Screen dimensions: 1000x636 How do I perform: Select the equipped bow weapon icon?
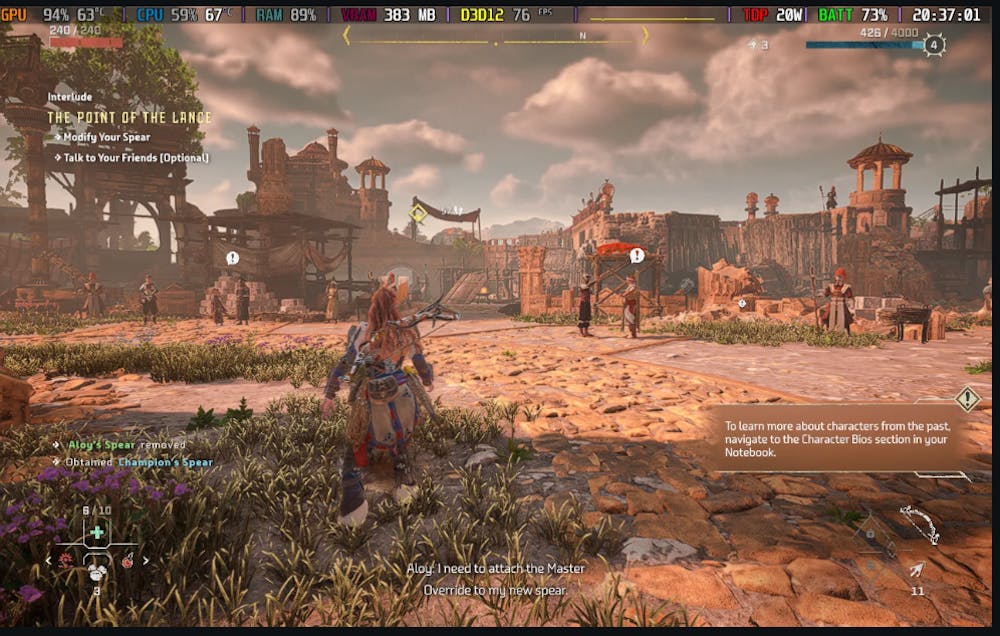[918, 523]
